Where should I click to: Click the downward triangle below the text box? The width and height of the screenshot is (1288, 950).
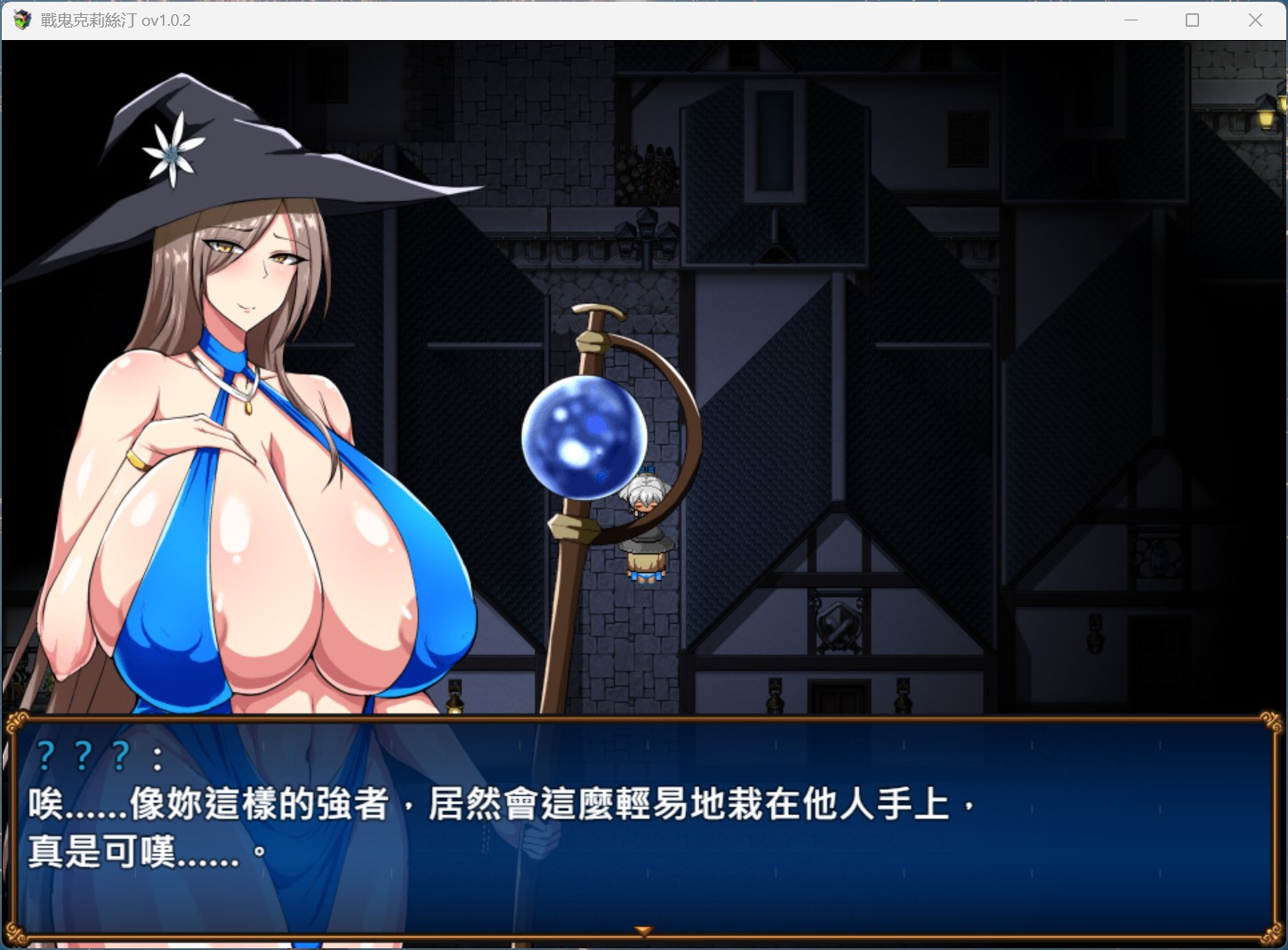[642, 929]
